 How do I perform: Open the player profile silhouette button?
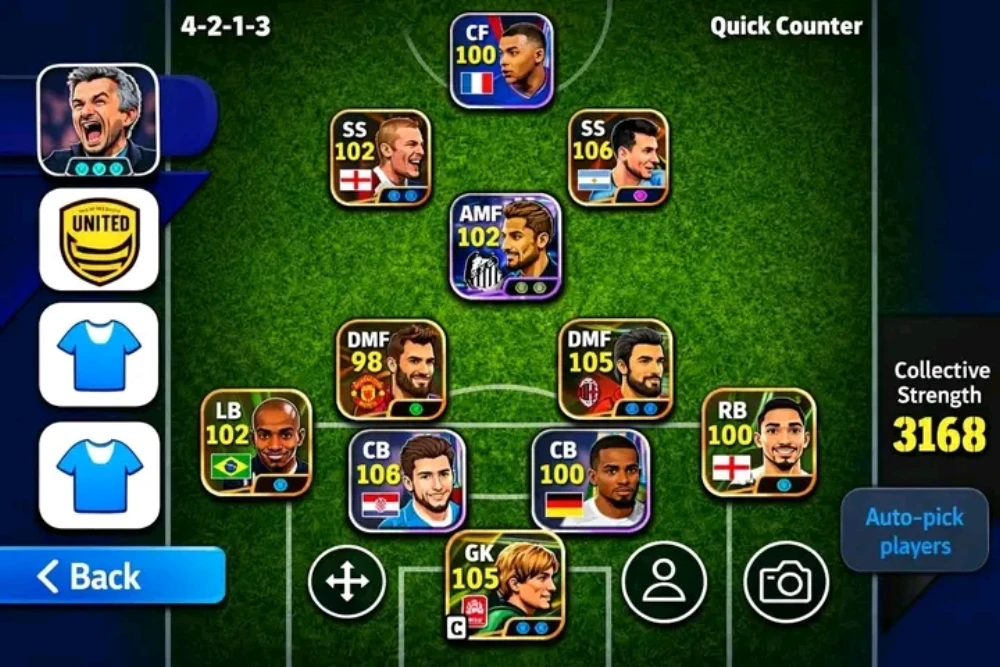tap(664, 582)
